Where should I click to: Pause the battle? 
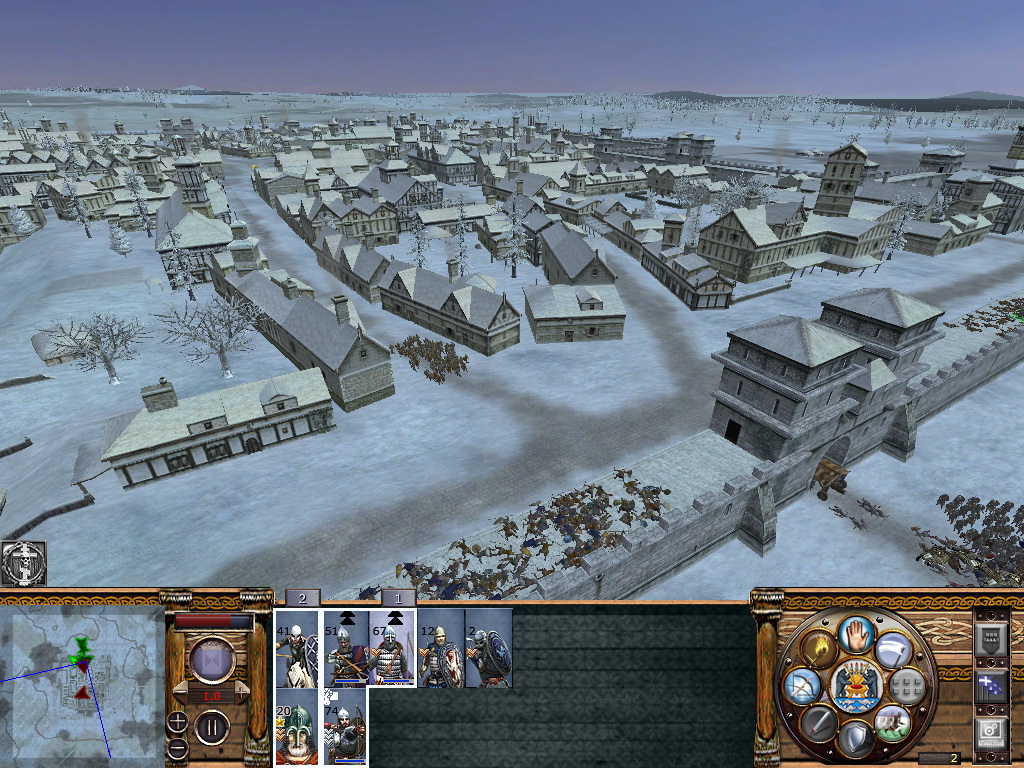(x=212, y=726)
